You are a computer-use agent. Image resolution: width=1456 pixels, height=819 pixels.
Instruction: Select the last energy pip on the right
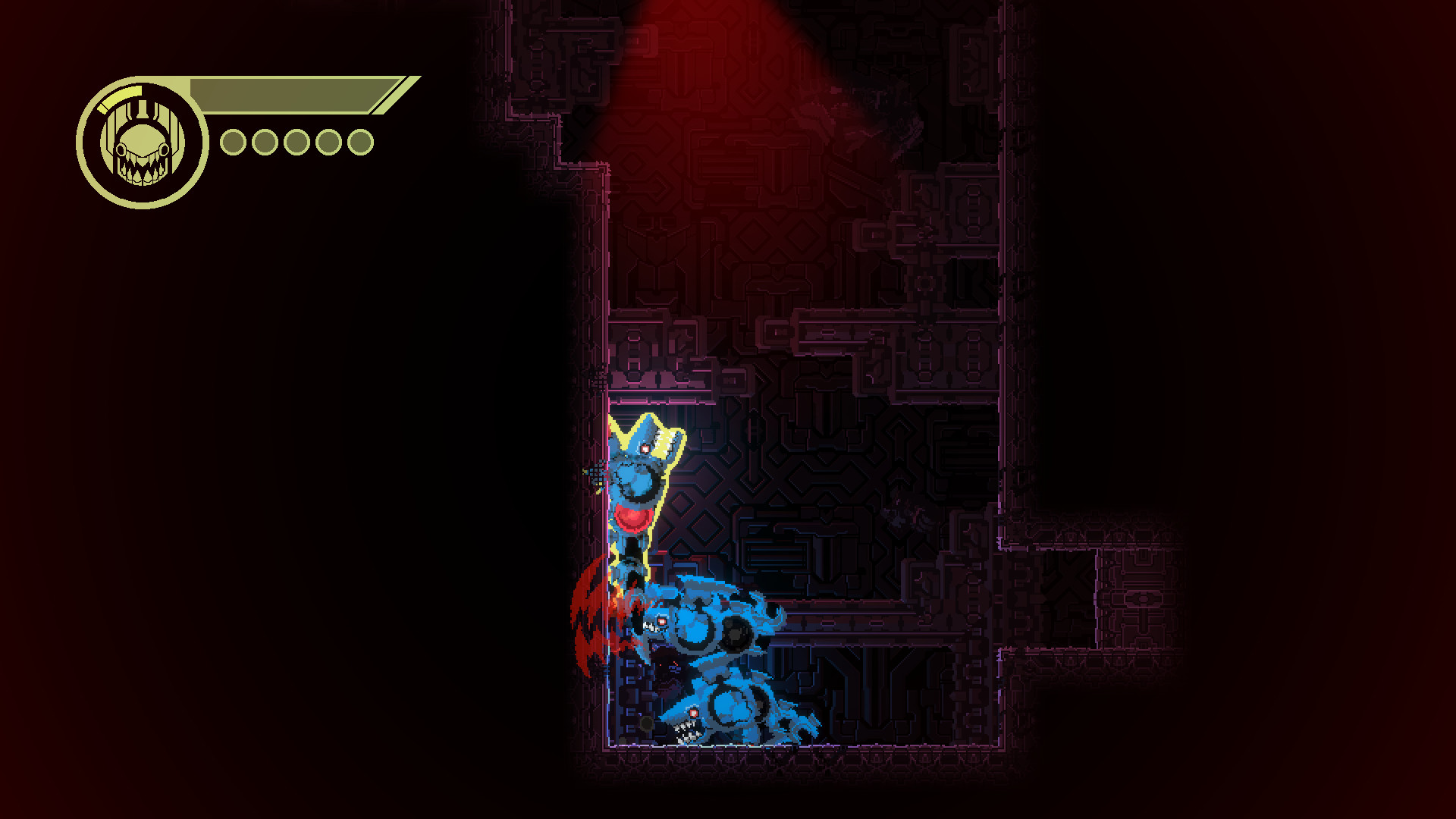pyautogui.click(x=361, y=141)
